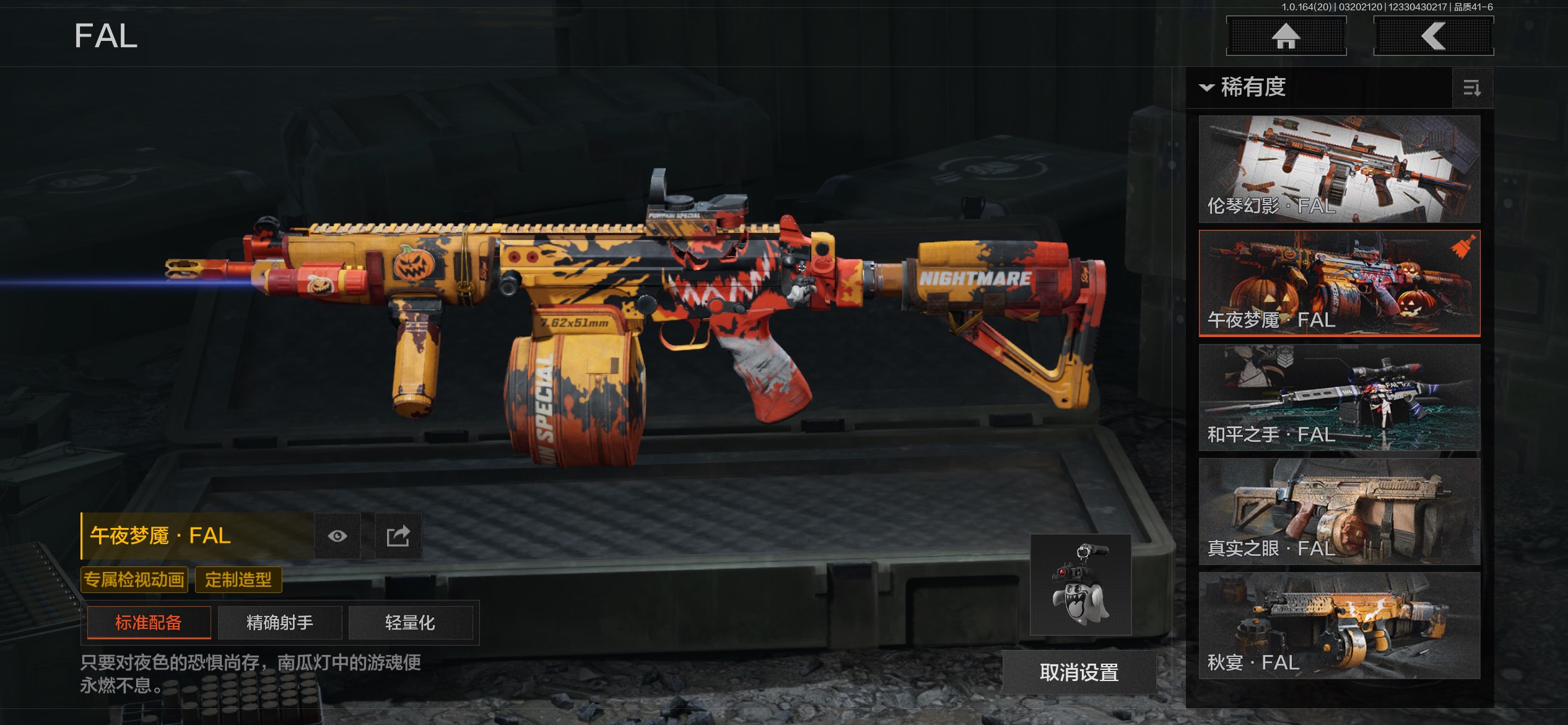Image resolution: width=1568 pixels, height=725 pixels.
Task: View the 定制造型 tag
Action: [x=238, y=580]
